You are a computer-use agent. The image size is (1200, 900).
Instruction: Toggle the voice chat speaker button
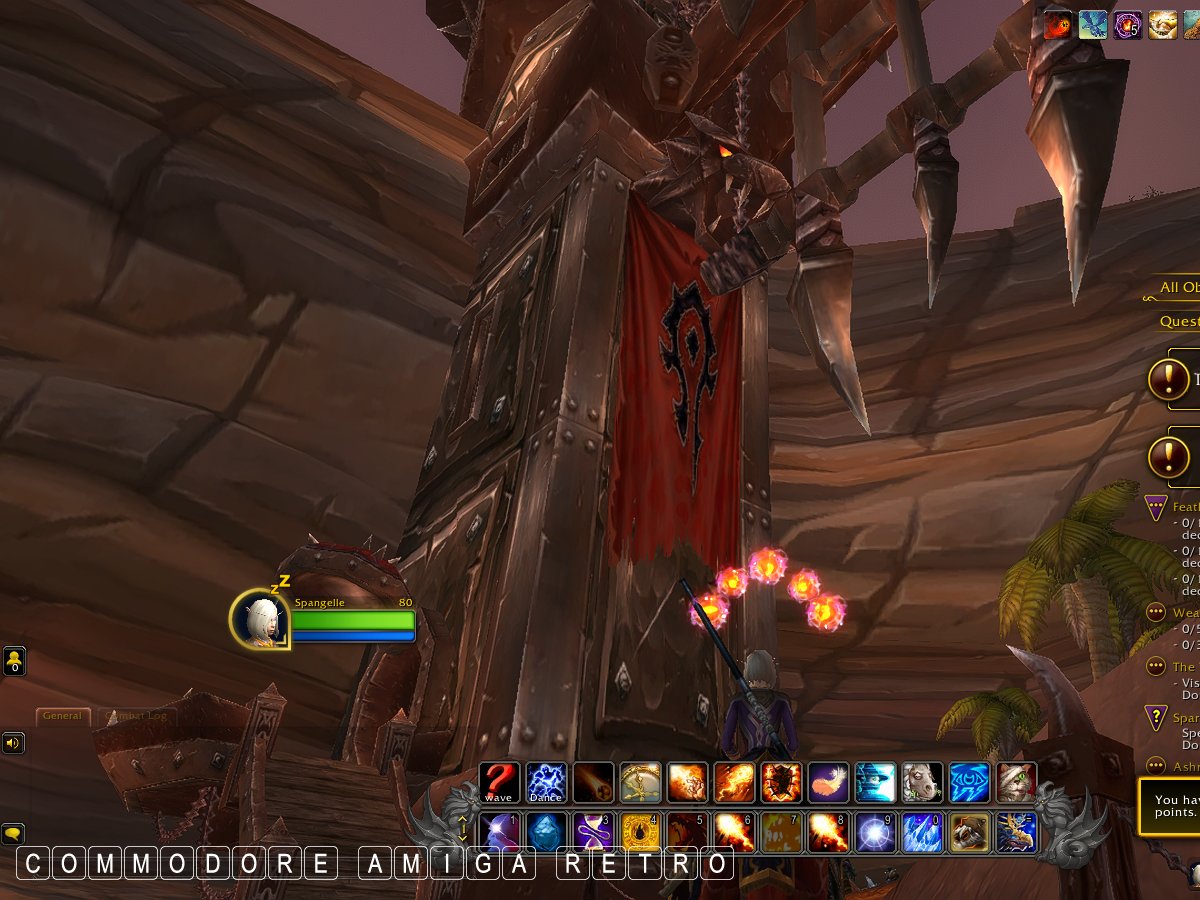pos(14,743)
